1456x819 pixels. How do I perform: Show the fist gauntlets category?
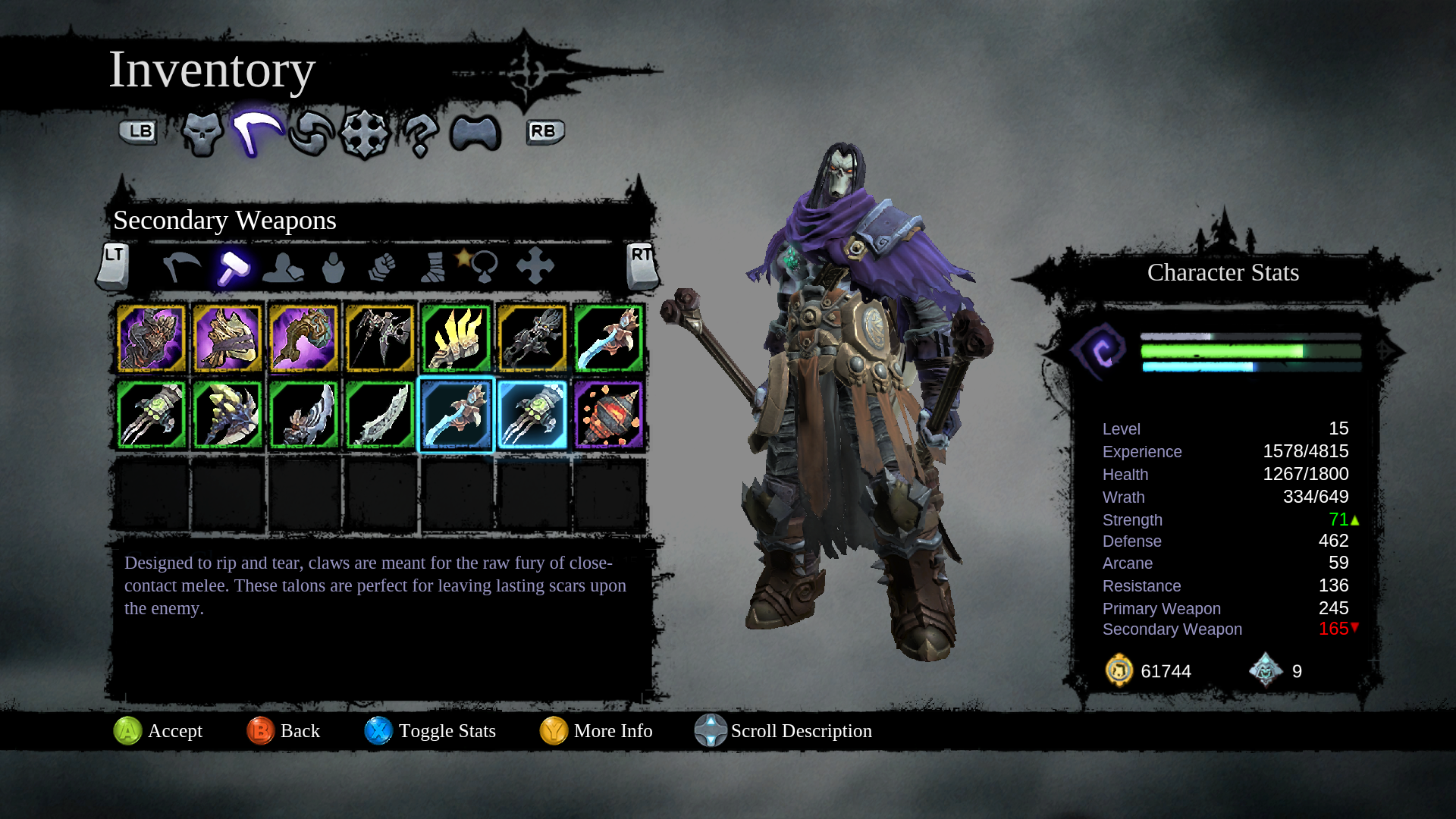382,267
